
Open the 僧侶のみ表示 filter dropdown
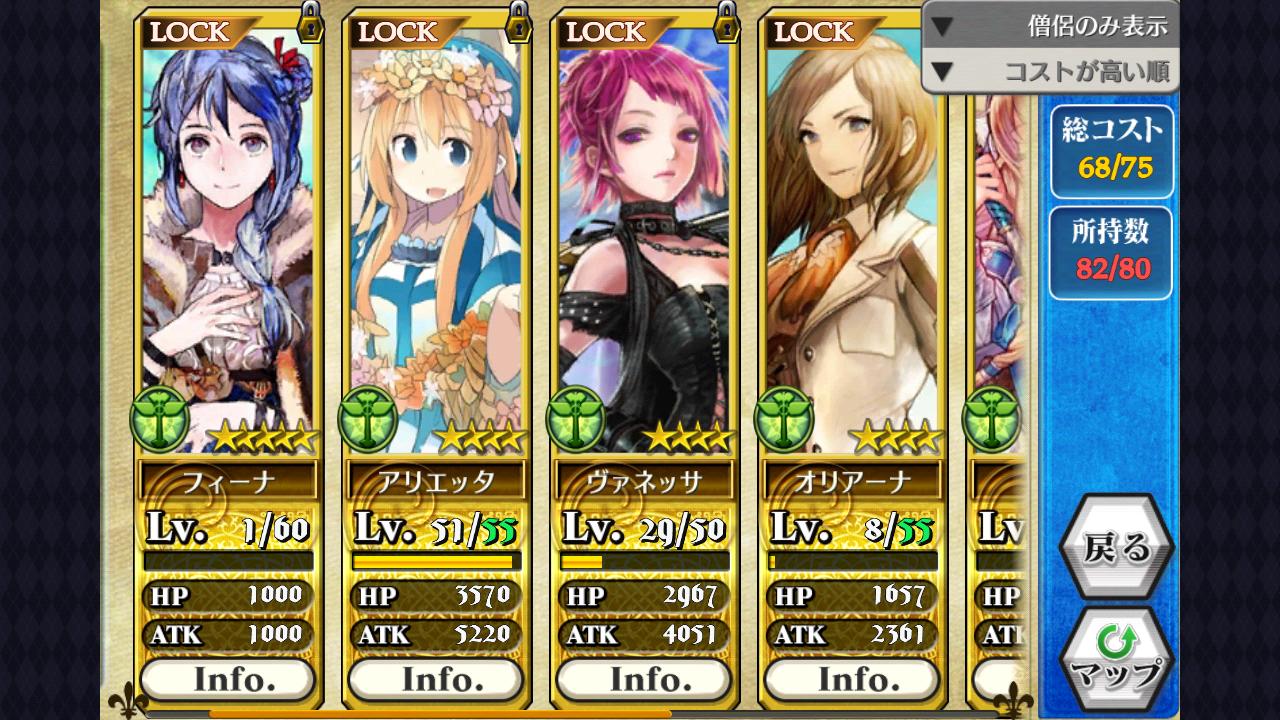coord(1050,26)
